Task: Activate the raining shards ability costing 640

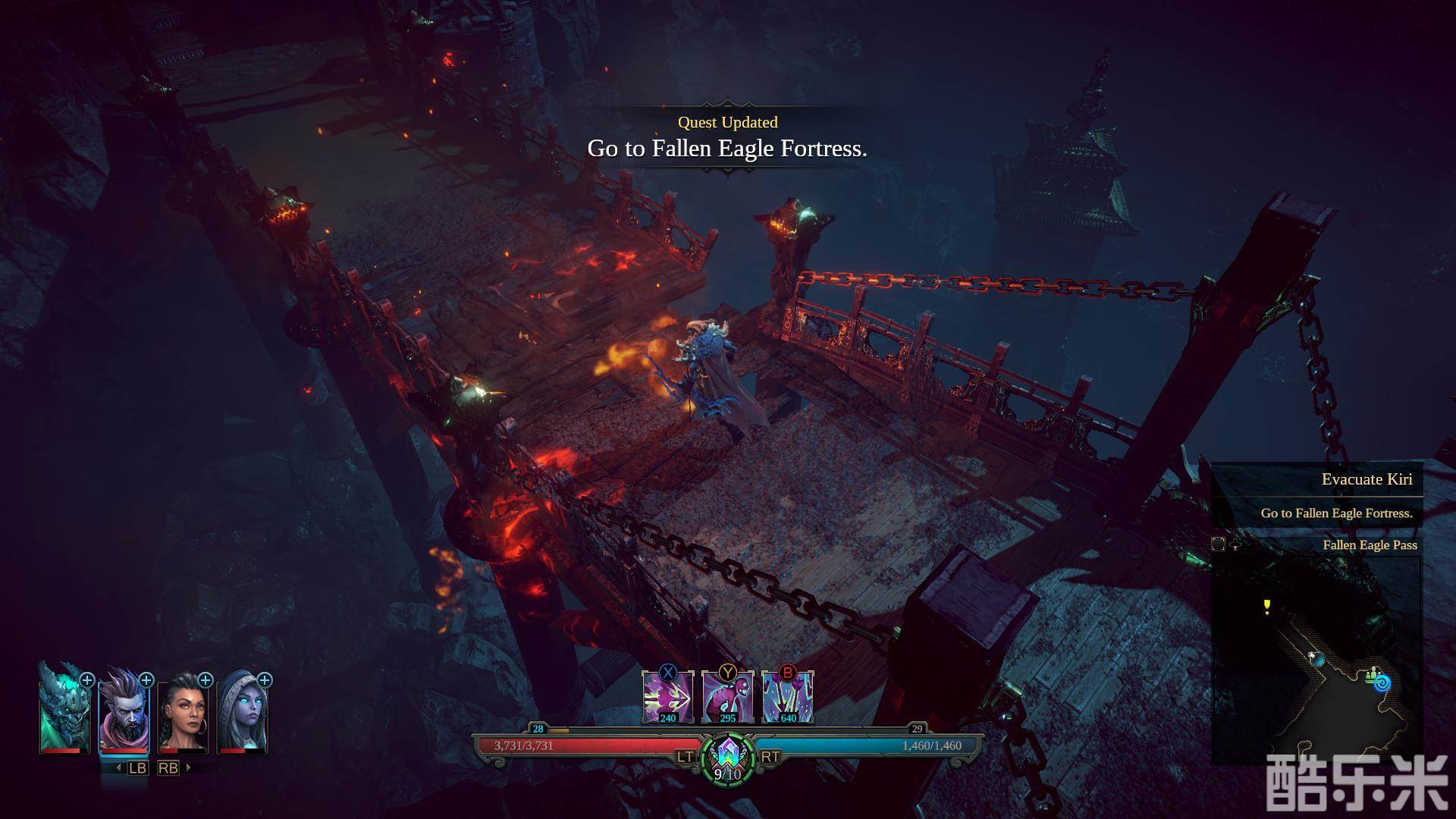Action: click(x=787, y=698)
